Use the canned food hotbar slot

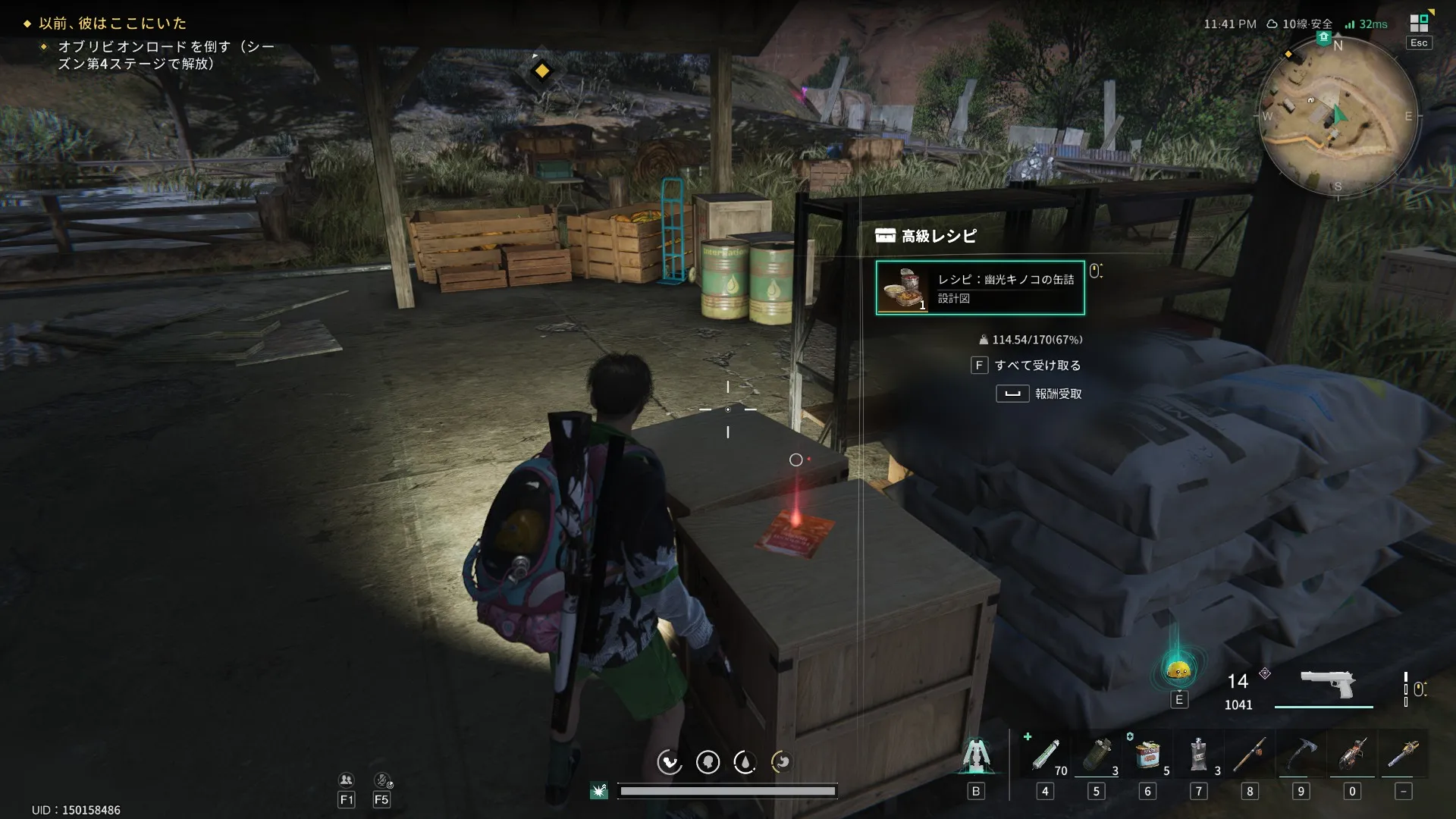click(x=1147, y=755)
